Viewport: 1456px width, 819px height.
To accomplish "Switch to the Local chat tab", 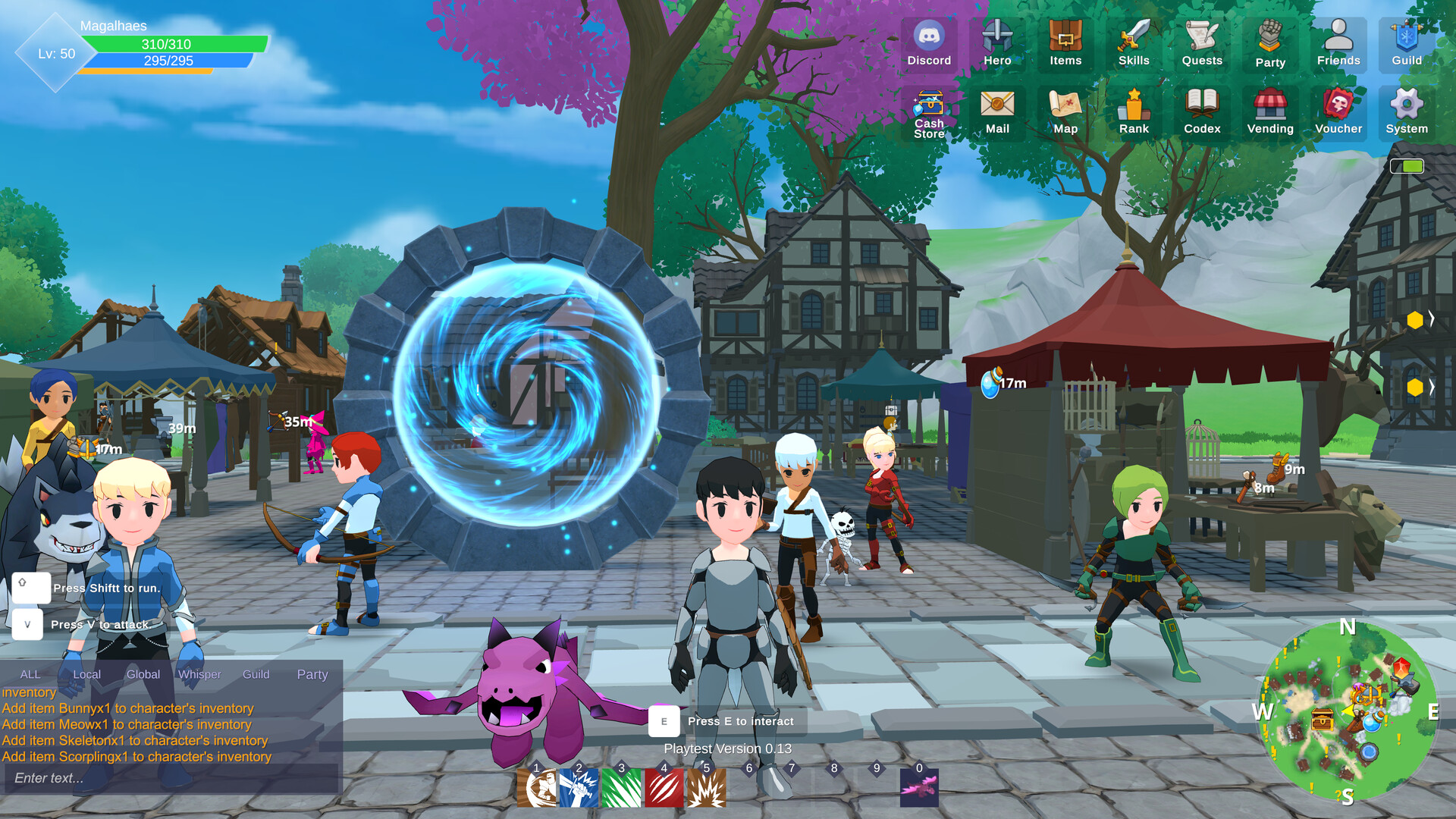I will coord(86,673).
